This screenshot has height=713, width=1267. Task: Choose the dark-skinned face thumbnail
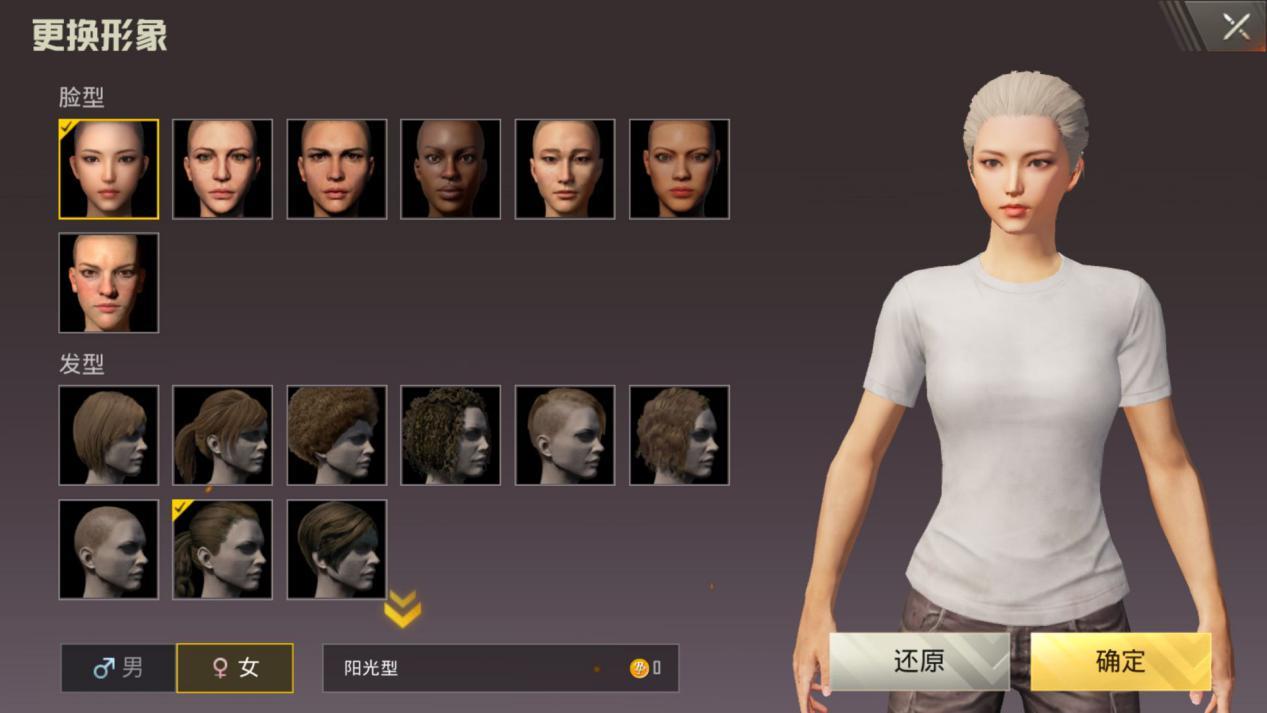[451, 169]
